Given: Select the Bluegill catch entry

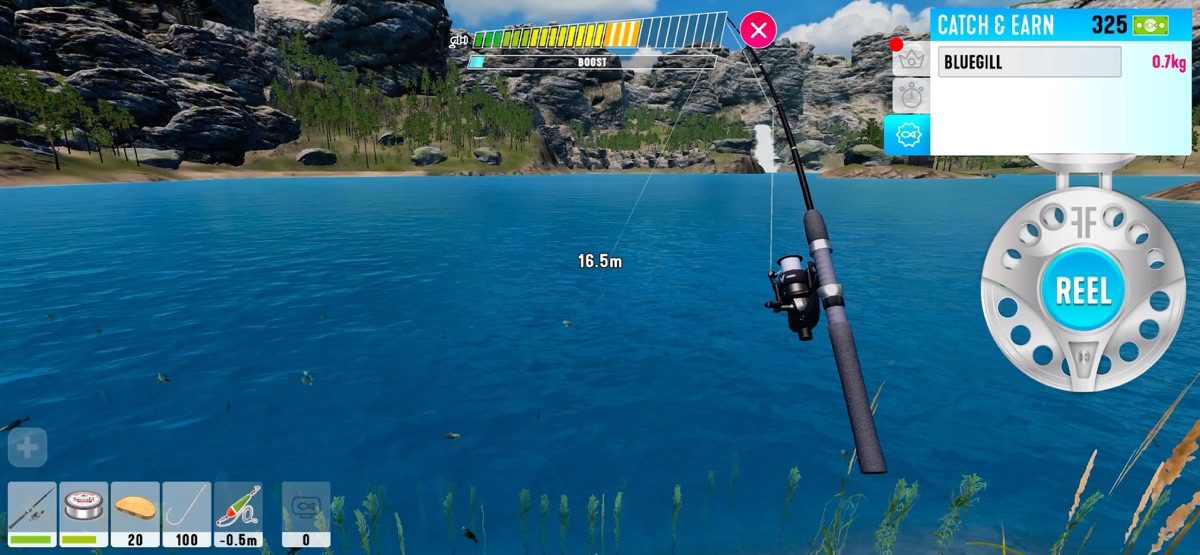Looking at the screenshot, I should (1029, 62).
